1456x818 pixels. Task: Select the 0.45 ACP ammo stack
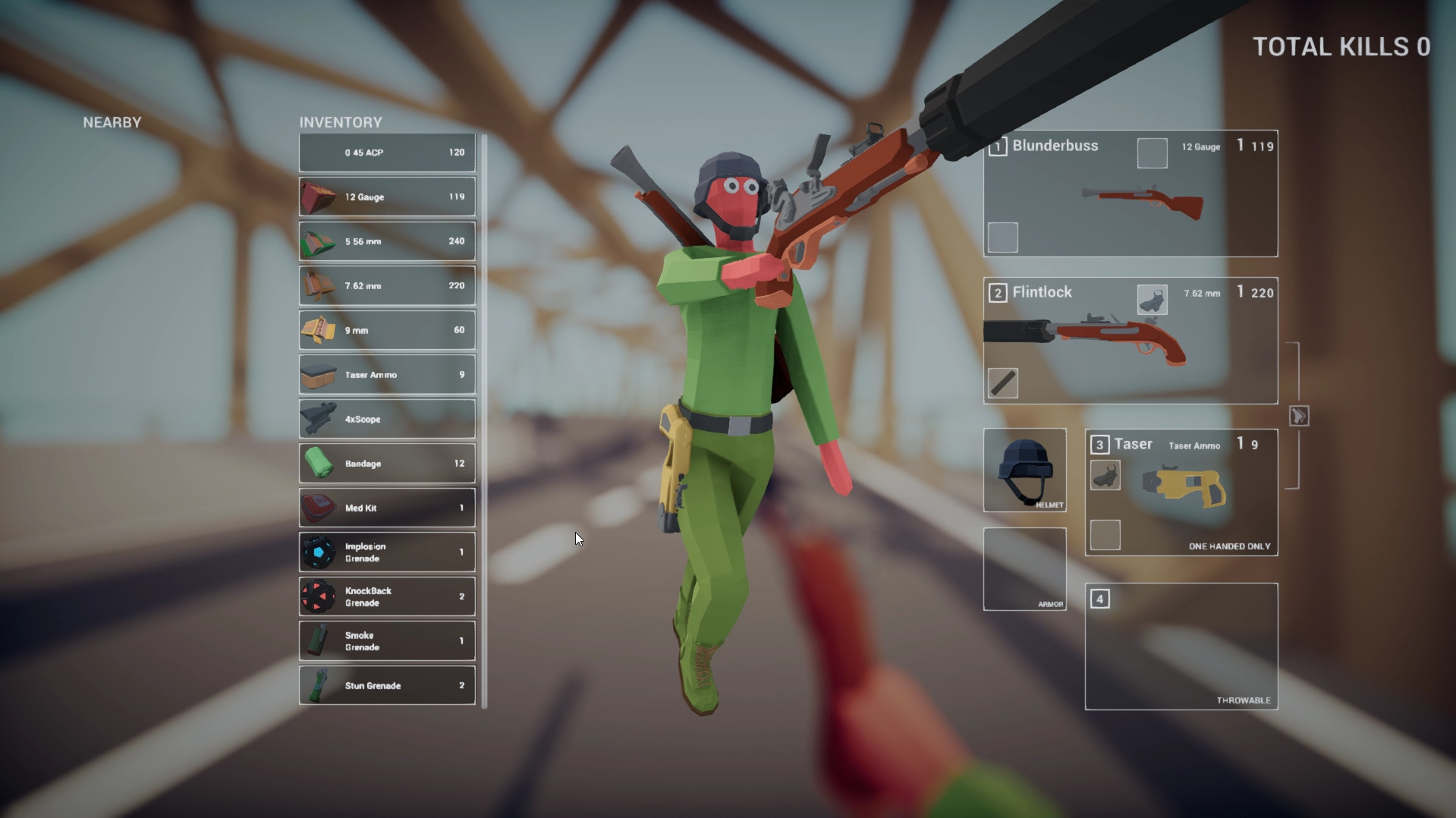tap(386, 152)
